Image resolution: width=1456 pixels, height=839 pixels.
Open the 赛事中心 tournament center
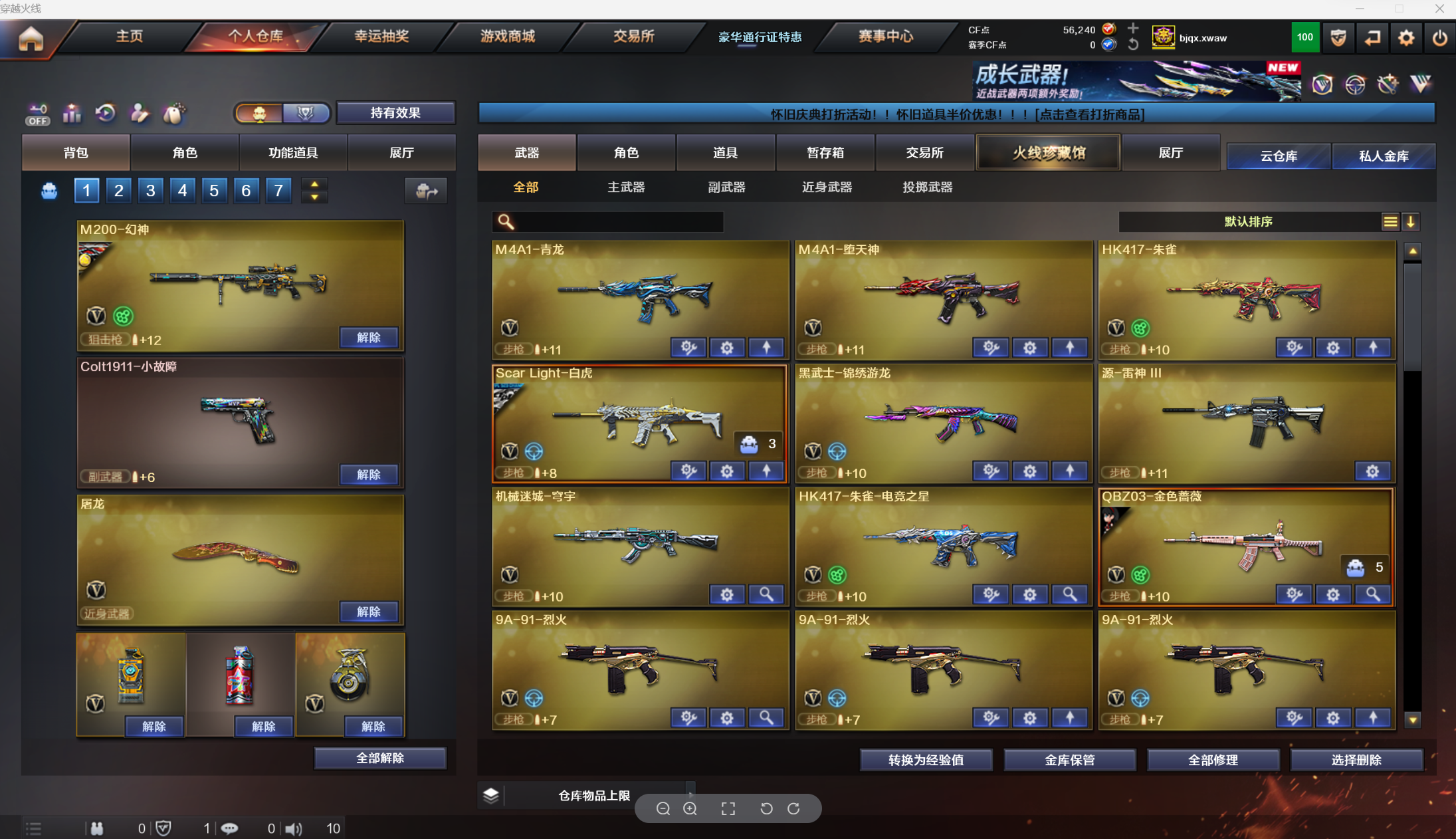[885, 37]
